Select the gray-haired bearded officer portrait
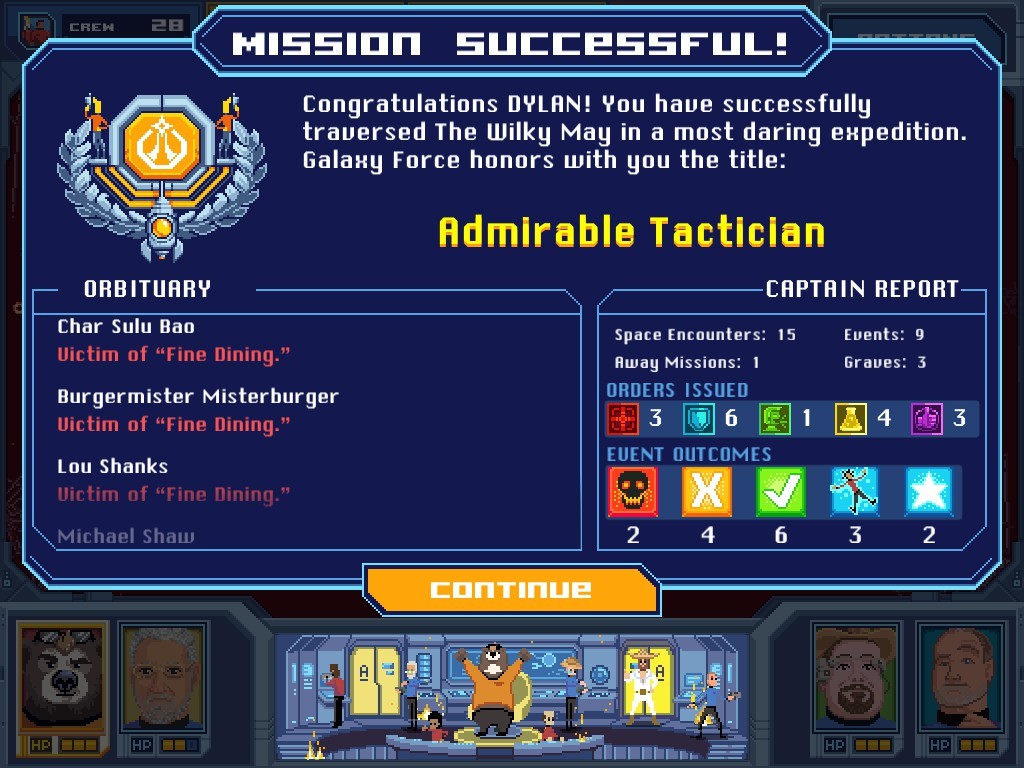 click(x=162, y=678)
